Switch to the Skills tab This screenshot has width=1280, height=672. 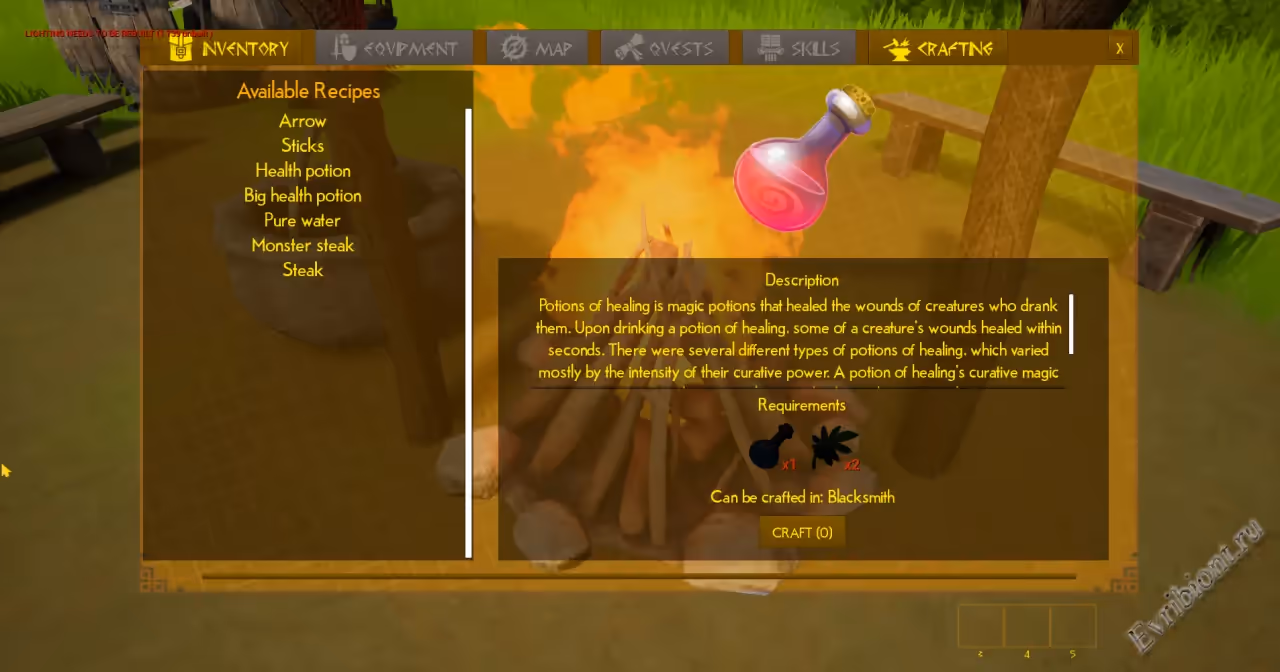point(798,48)
